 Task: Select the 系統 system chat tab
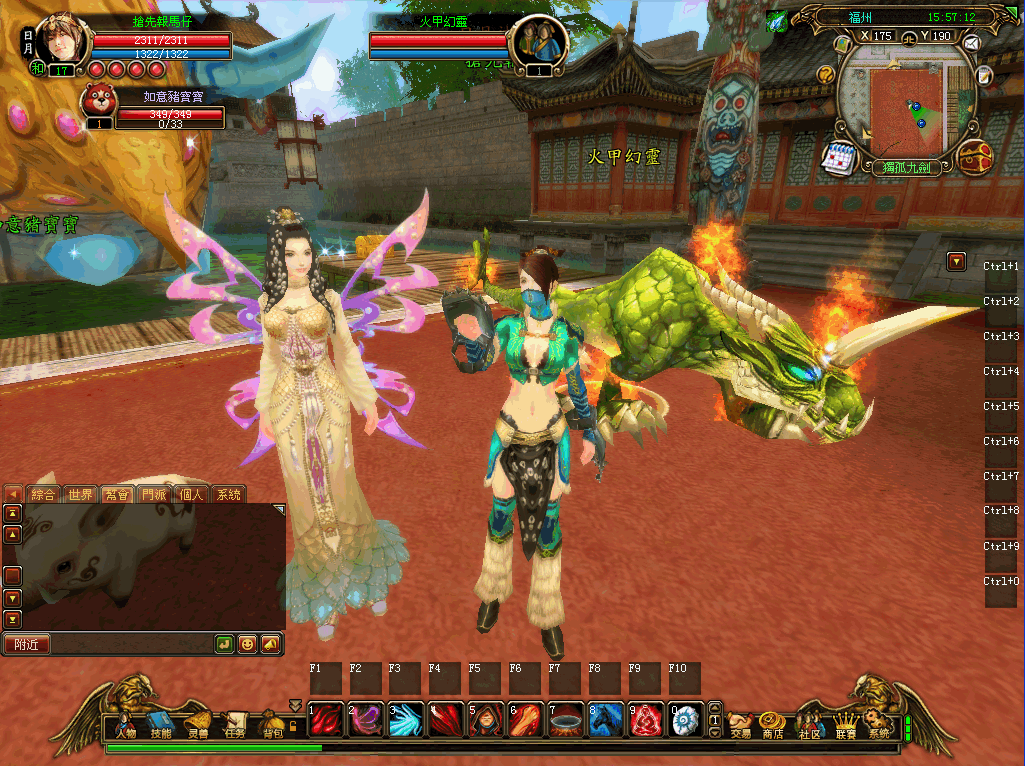(229, 494)
